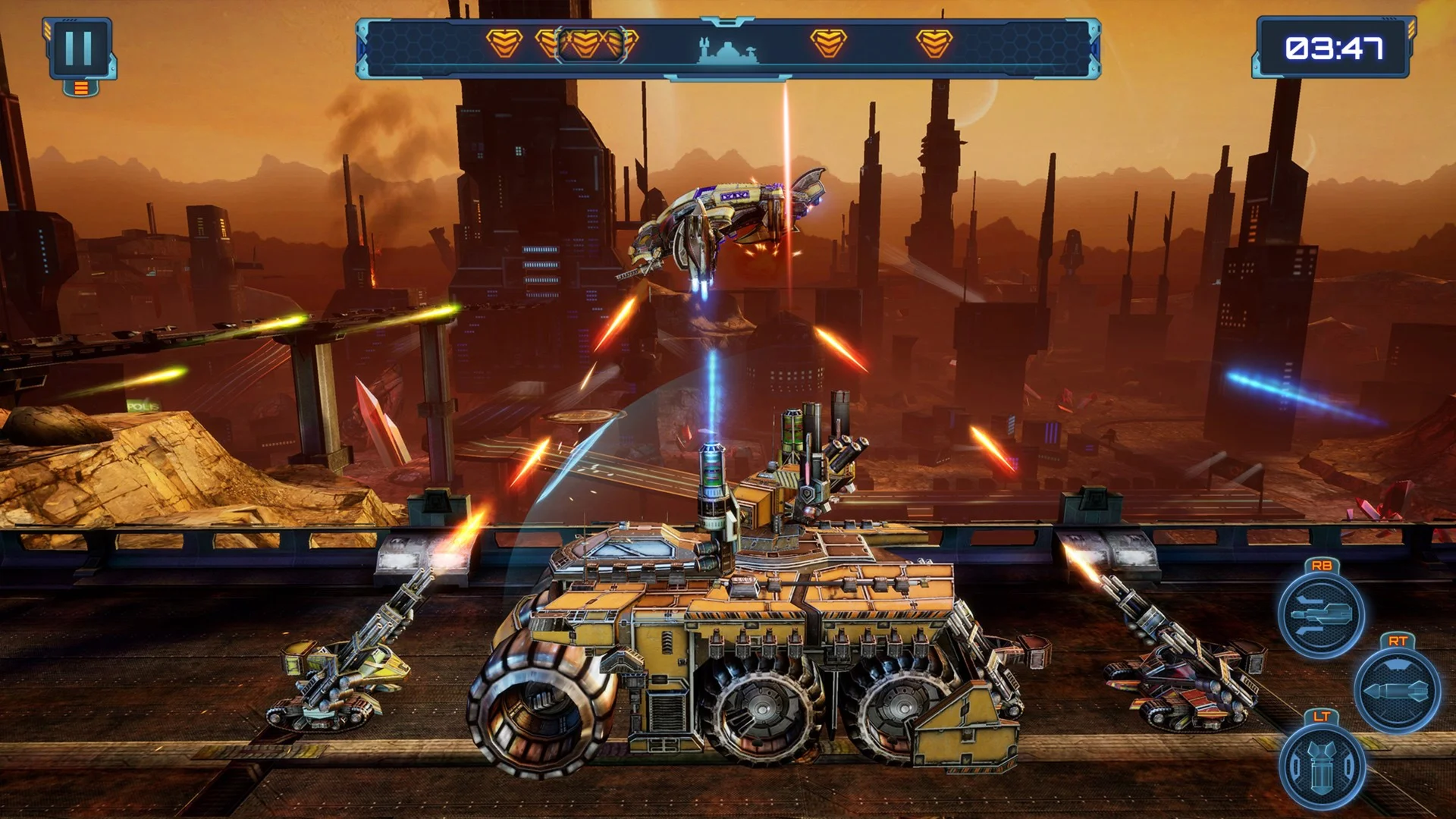The height and width of the screenshot is (819, 1456).
Task: Fire the twin missile ability
Action: click(1321, 613)
